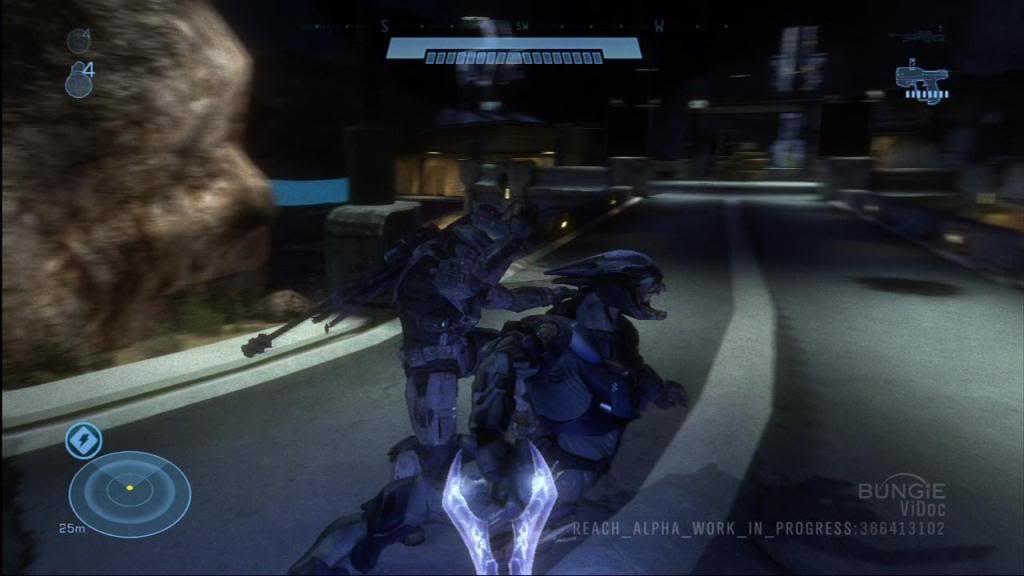Image resolution: width=1024 pixels, height=576 pixels.
Task: Select the dim upper grenade icon
Action: tap(78, 41)
